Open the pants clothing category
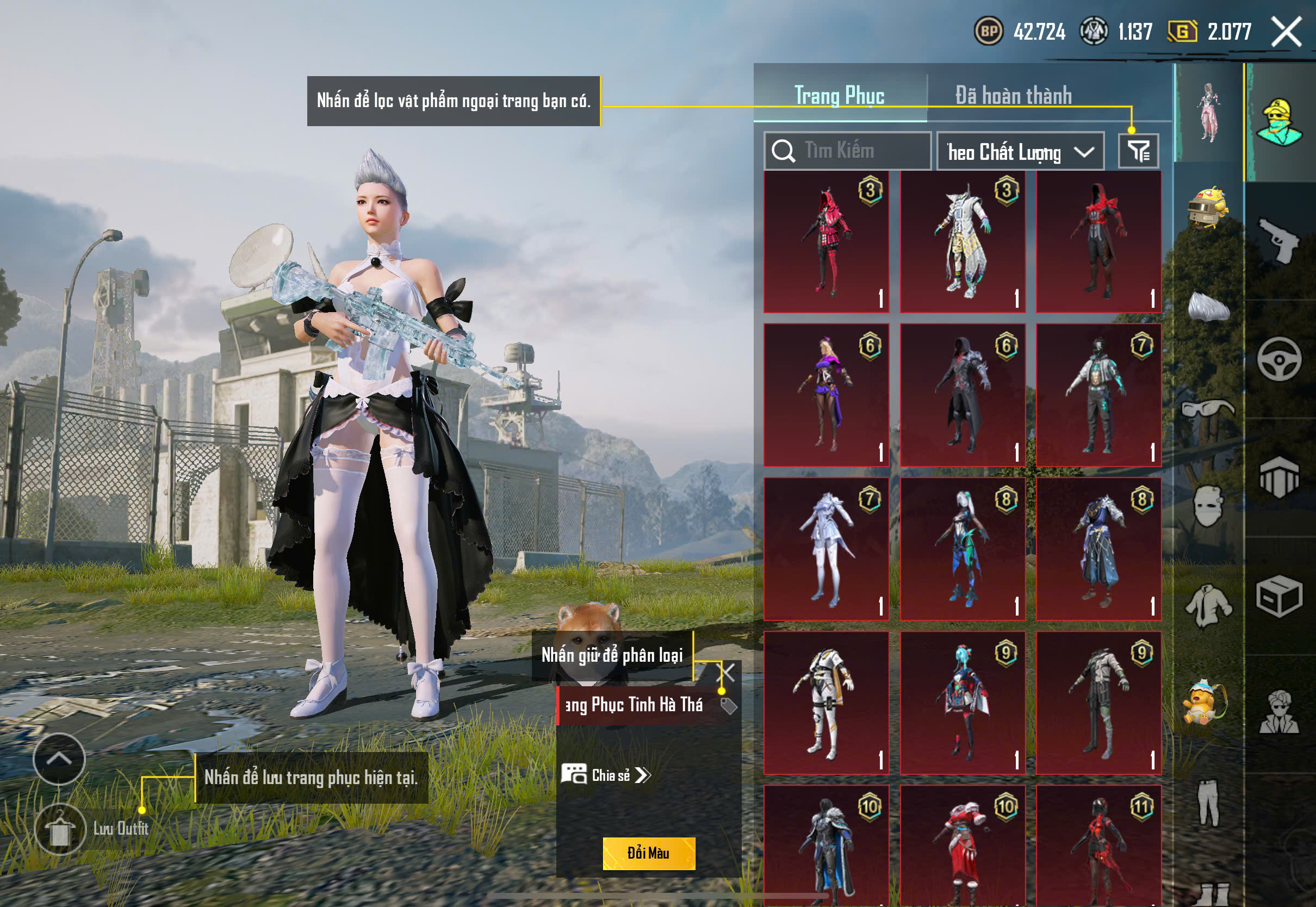 1208,802
